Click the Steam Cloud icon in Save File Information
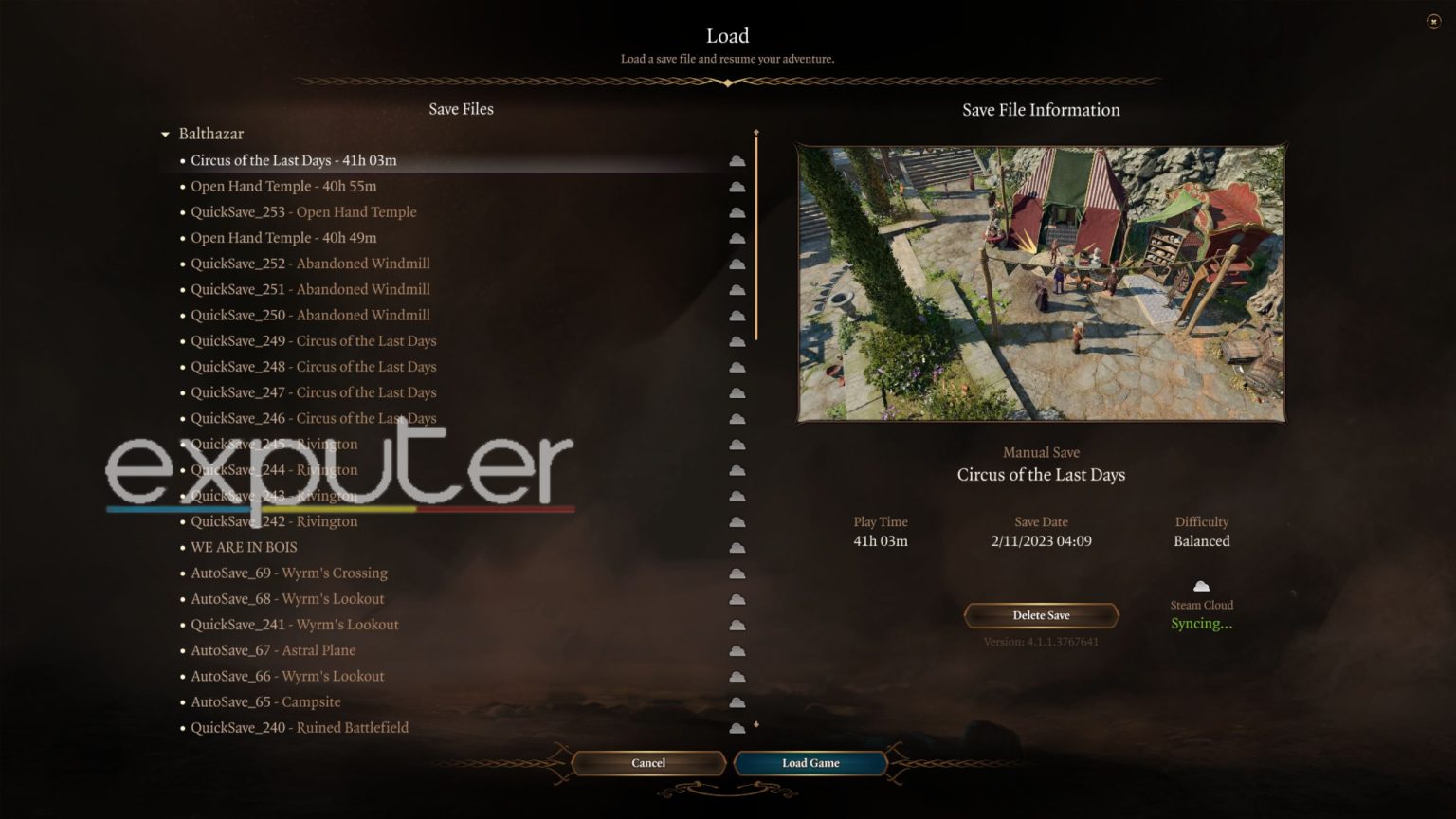Image resolution: width=1456 pixels, height=819 pixels. click(x=1201, y=586)
